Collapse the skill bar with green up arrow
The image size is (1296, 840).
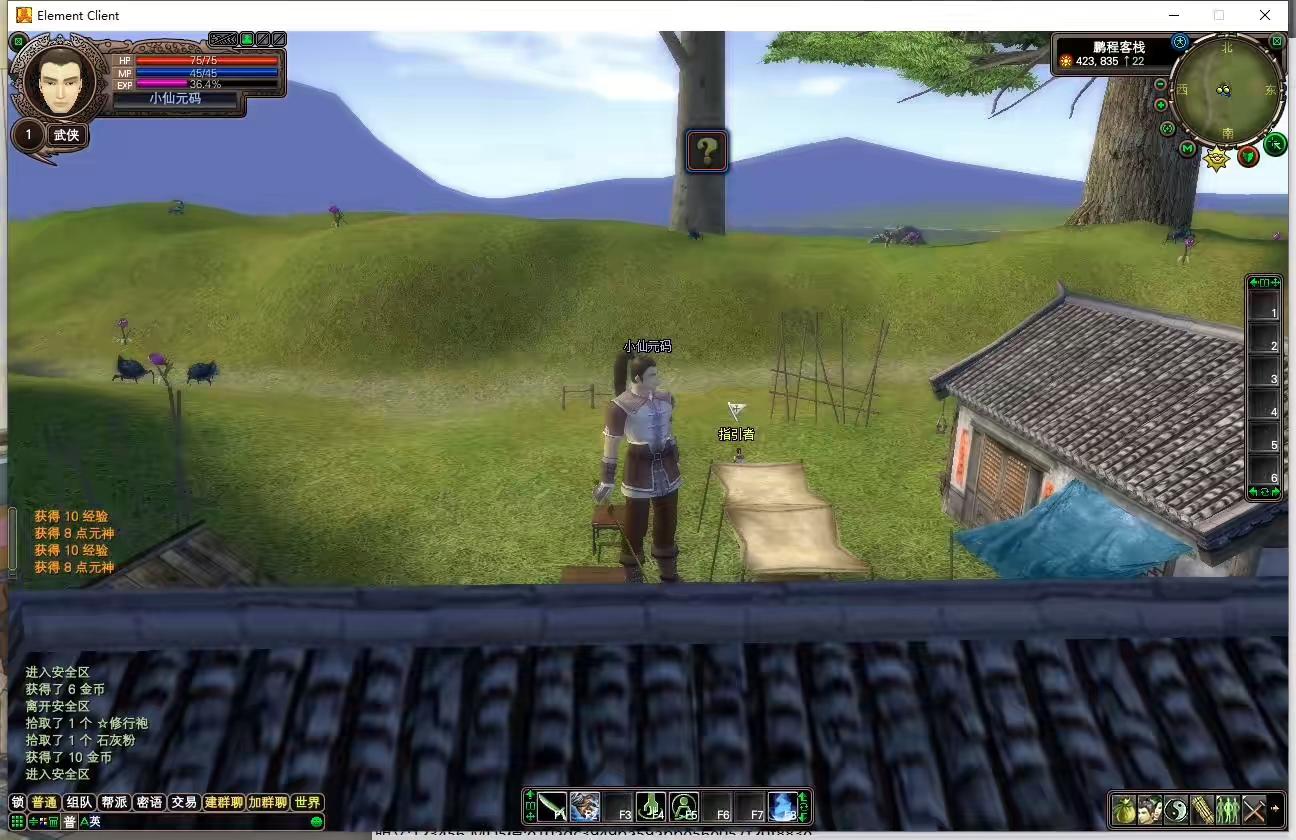click(x=531, y=794)
